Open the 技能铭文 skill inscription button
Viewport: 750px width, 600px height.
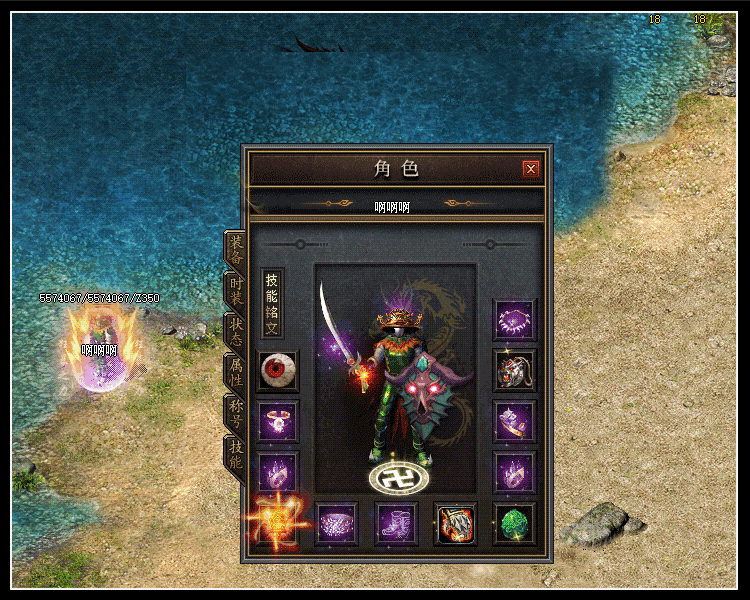[x=272, y=302]
